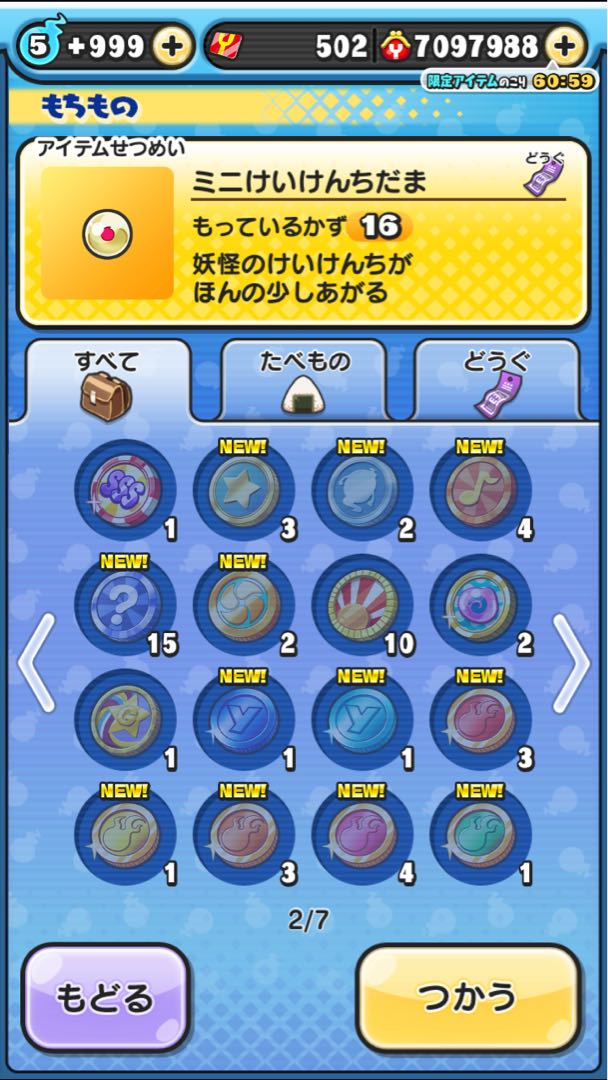Select the teal flame coin
The height and width of the screenshot is (1080, 608).
coord(480,834)
